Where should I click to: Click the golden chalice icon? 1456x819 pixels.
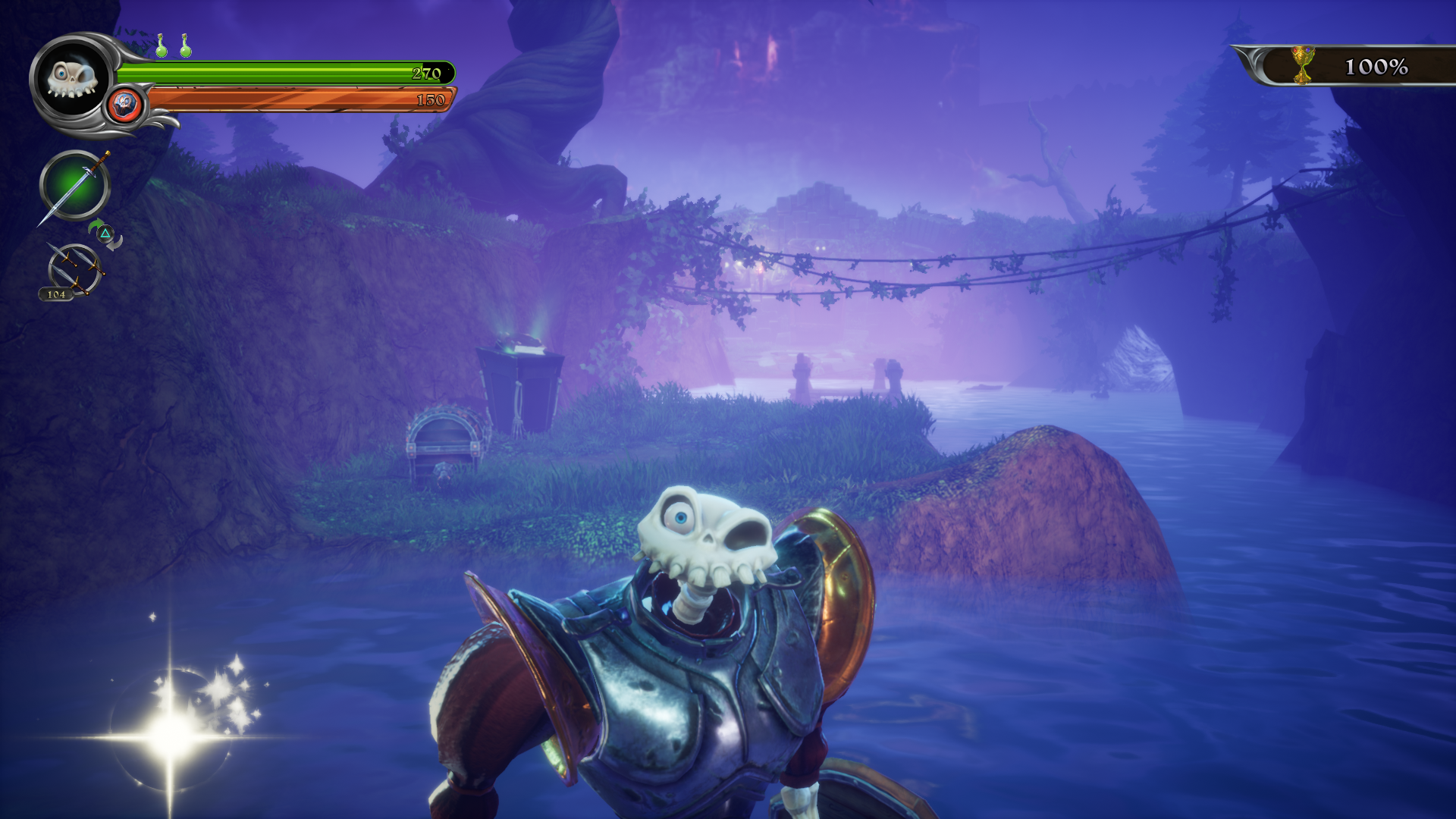(x=1302, y=65)
